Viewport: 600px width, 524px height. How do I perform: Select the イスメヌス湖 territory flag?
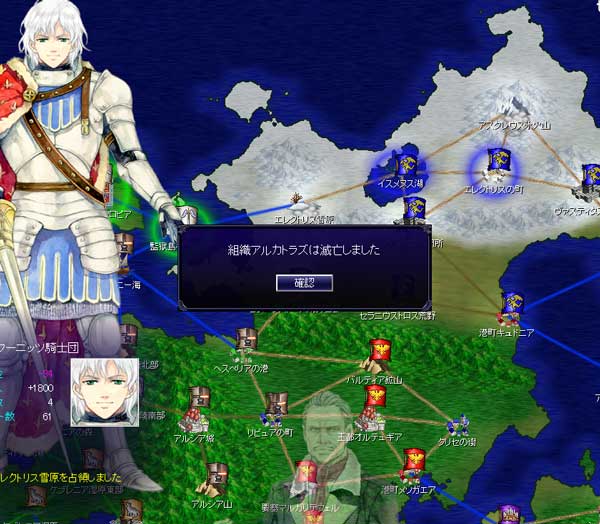[x=406, y=165]
